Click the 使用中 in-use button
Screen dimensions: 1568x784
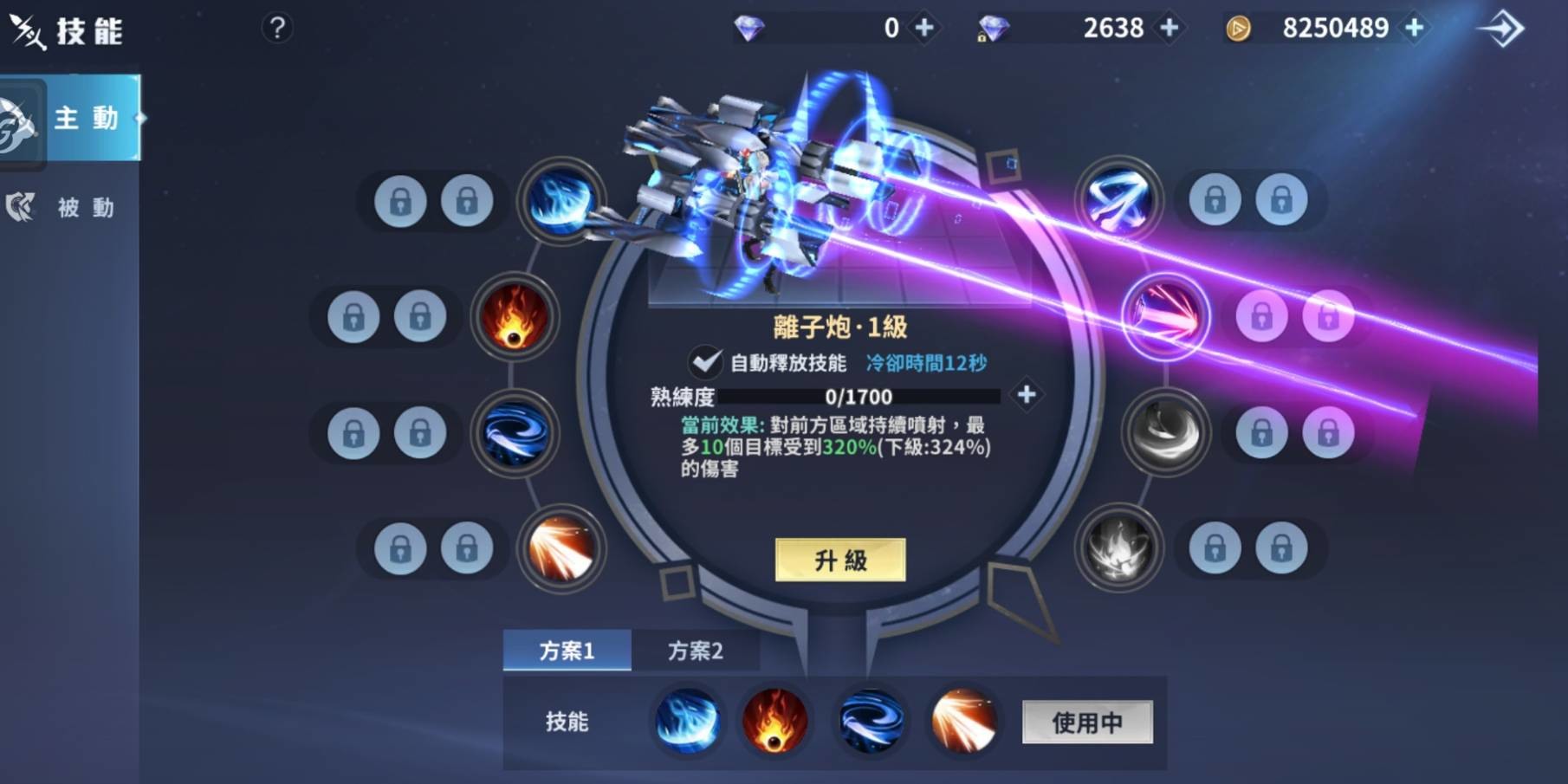coord(1087,722)
